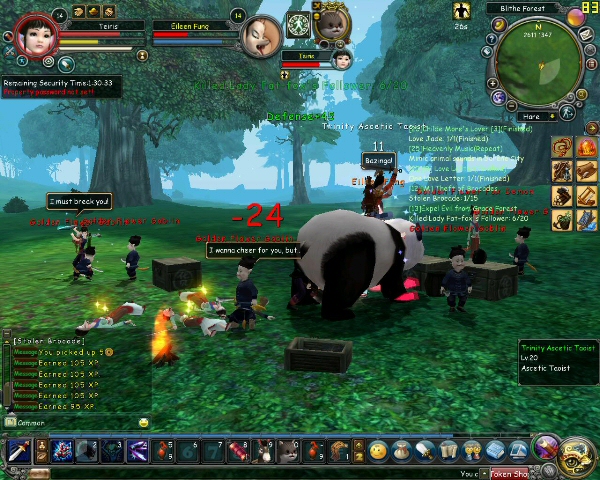600x480 pixels.
Task: Click the Common chat channel tab
Action: pyautogui.click(x=30, y=423)
